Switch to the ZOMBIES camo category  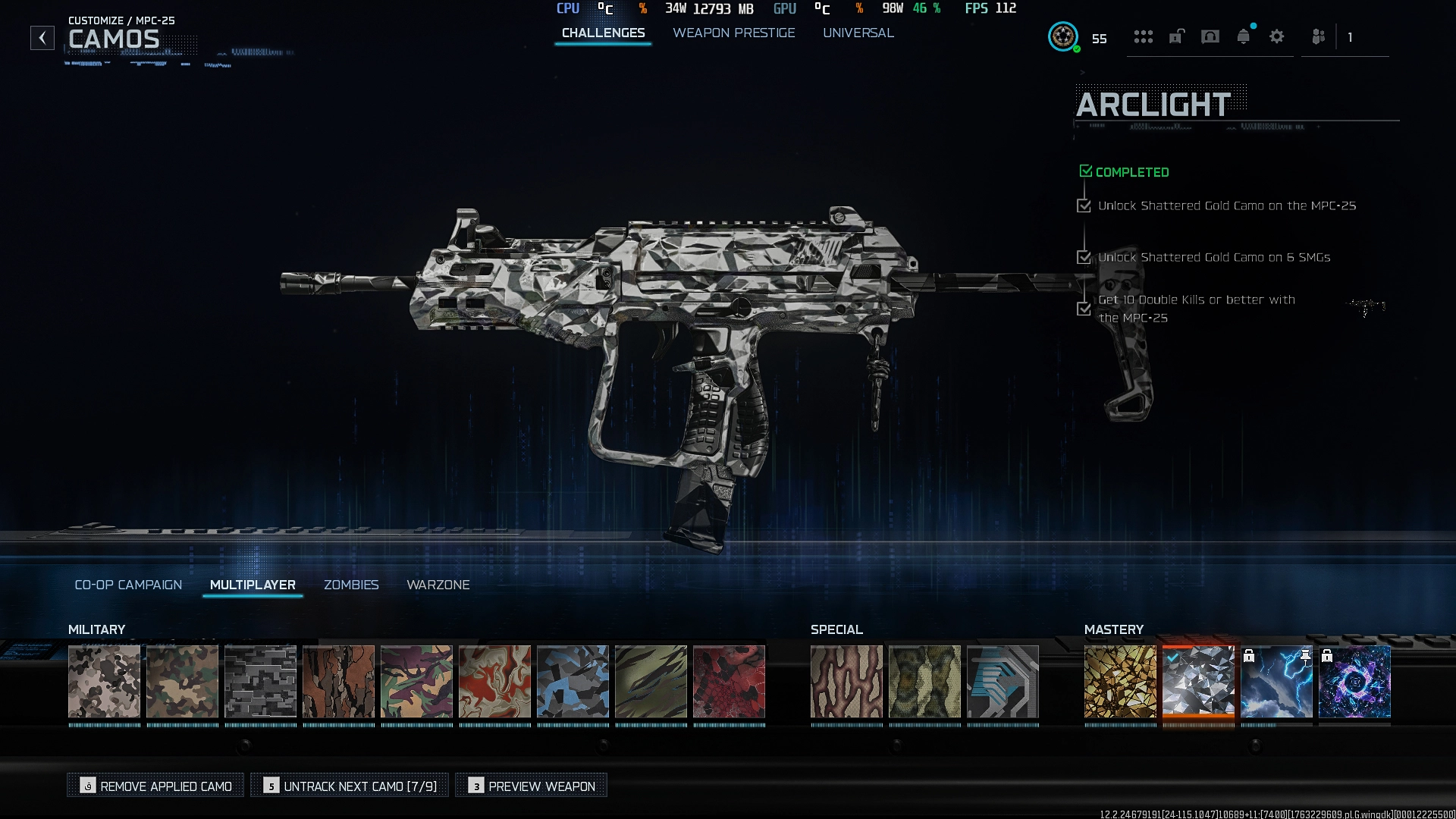351,585
